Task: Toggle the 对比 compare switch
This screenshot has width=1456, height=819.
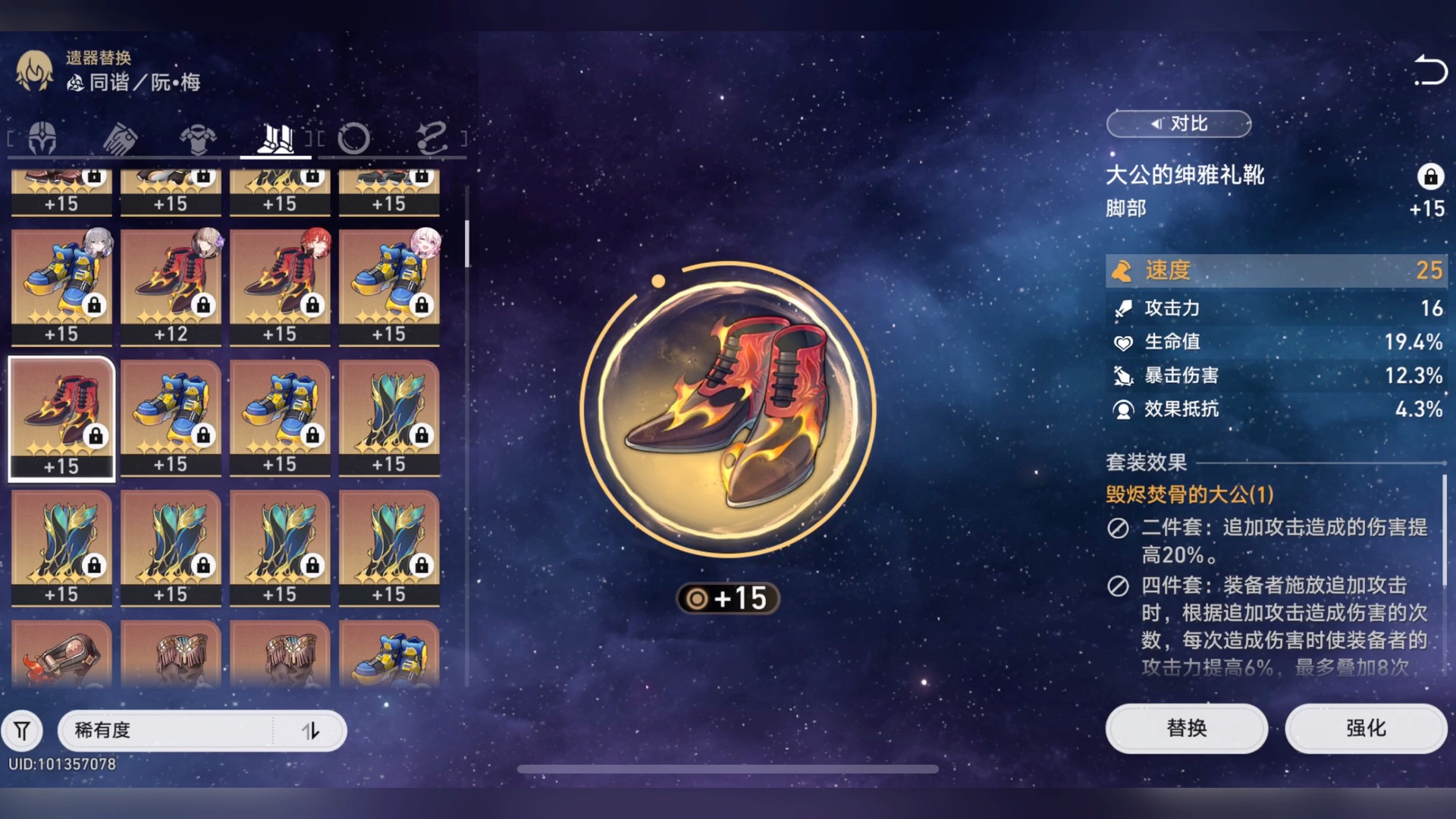Action: click(1178, 124)
